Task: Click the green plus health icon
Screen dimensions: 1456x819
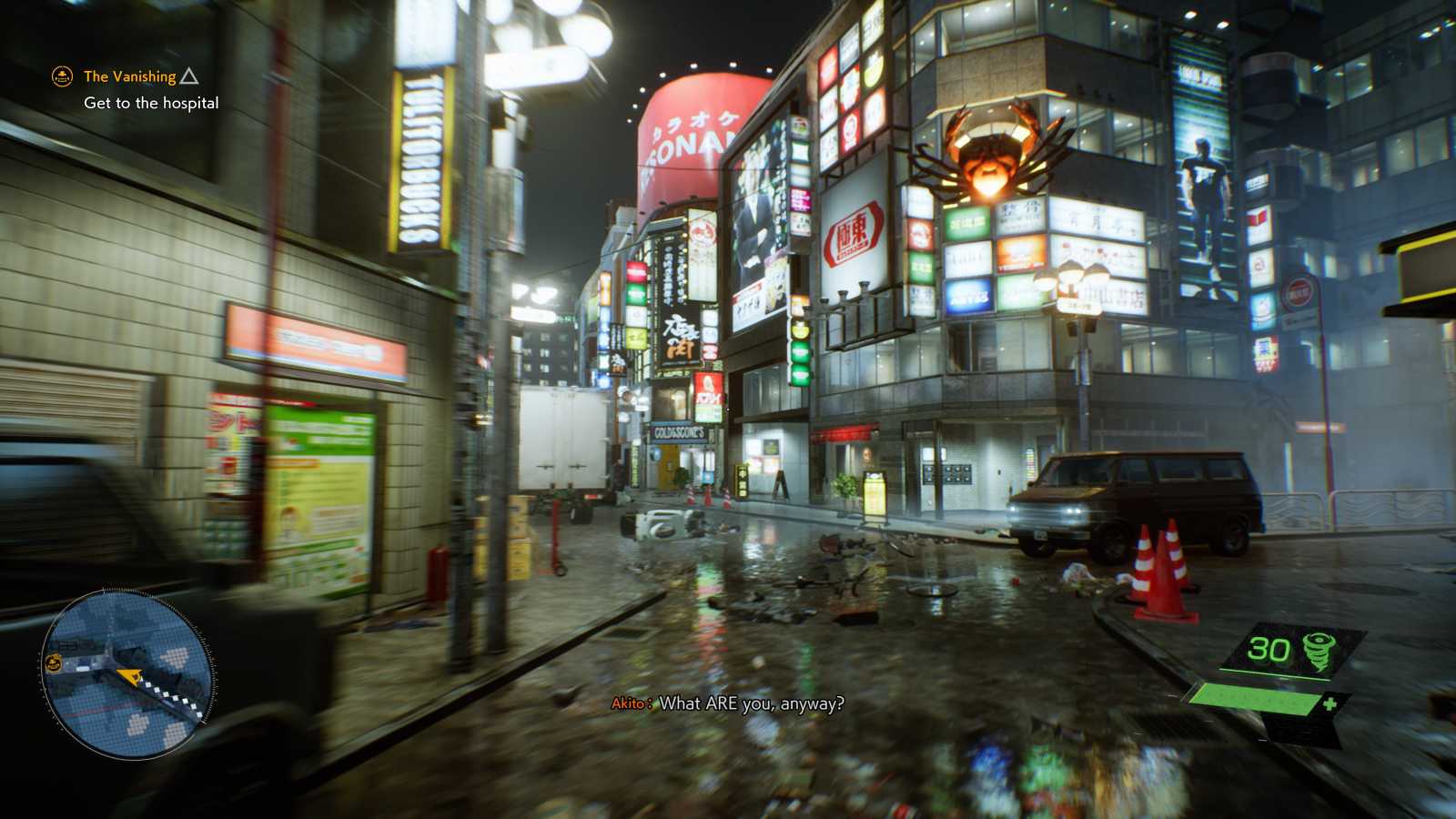Action: coord(1328,702)
